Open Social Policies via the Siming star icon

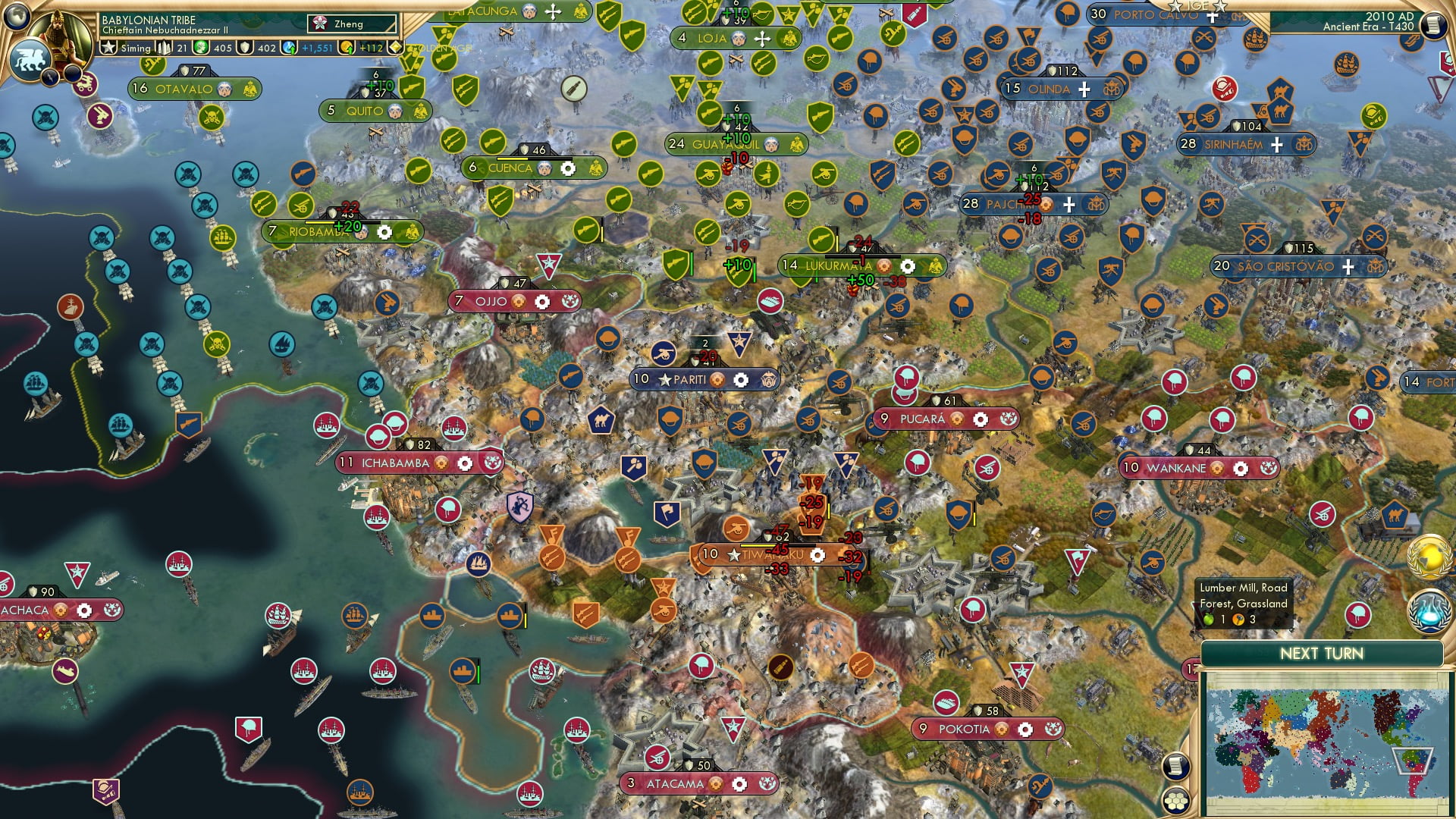tap(108, 46)
